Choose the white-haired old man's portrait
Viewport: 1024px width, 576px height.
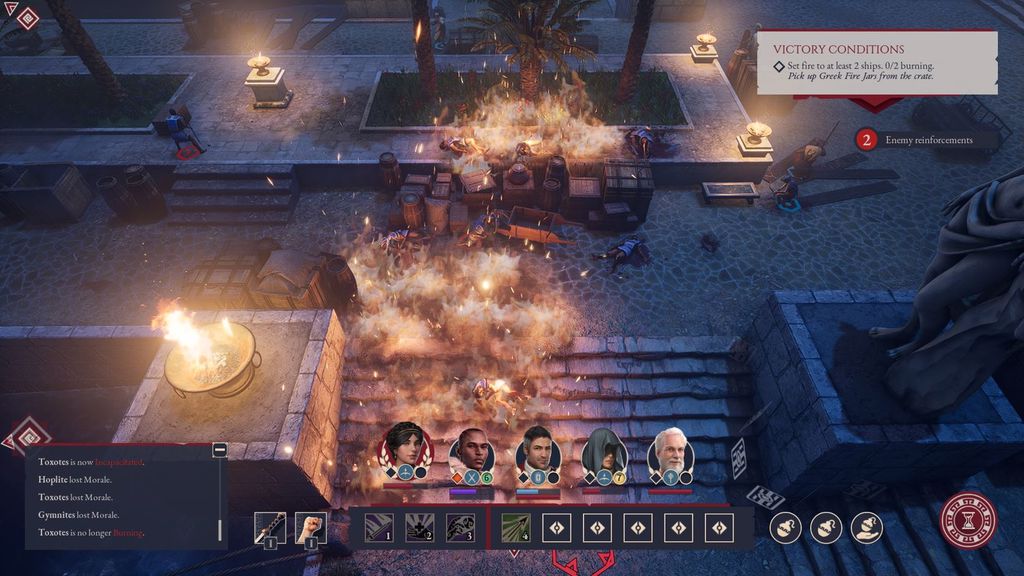click(x=671, y=453)
